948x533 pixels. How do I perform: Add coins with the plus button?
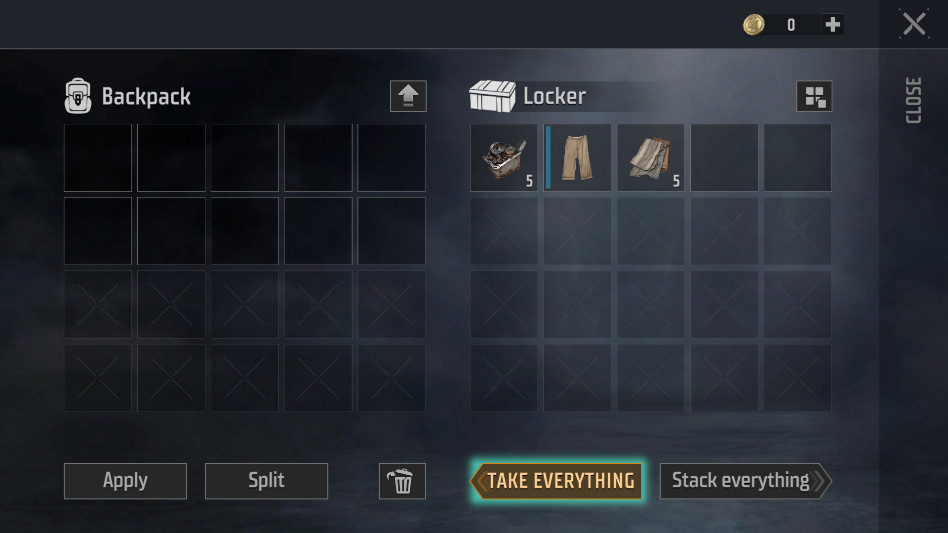832,25
